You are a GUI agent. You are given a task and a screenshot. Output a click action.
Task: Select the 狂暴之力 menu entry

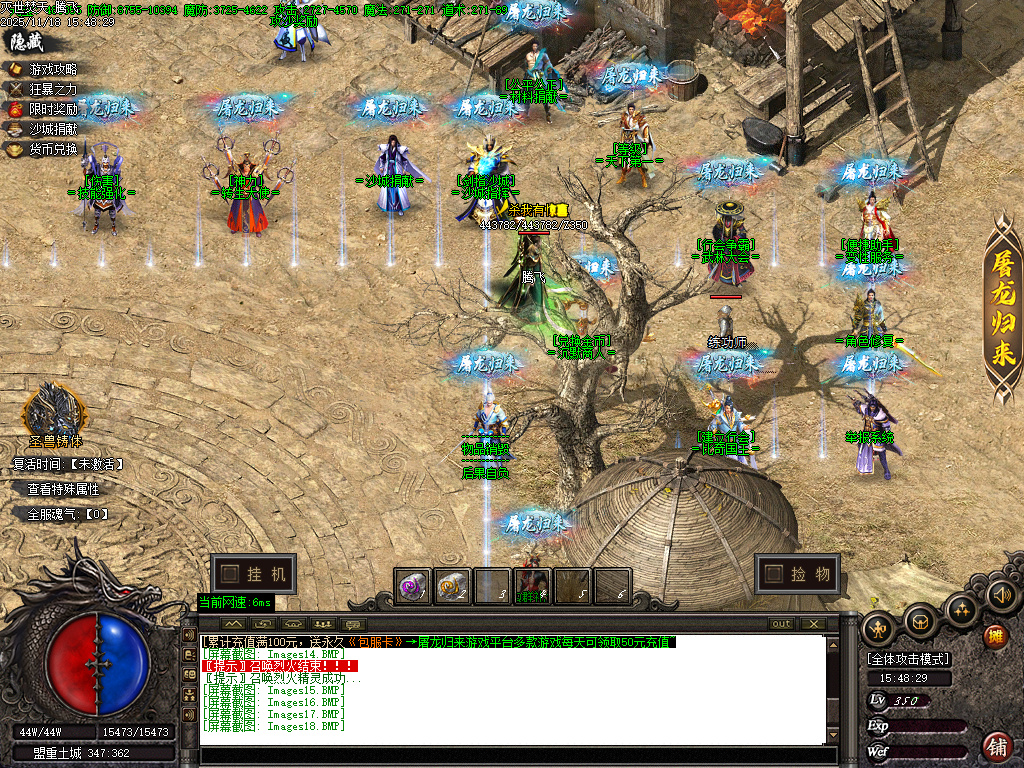(52, 89)
